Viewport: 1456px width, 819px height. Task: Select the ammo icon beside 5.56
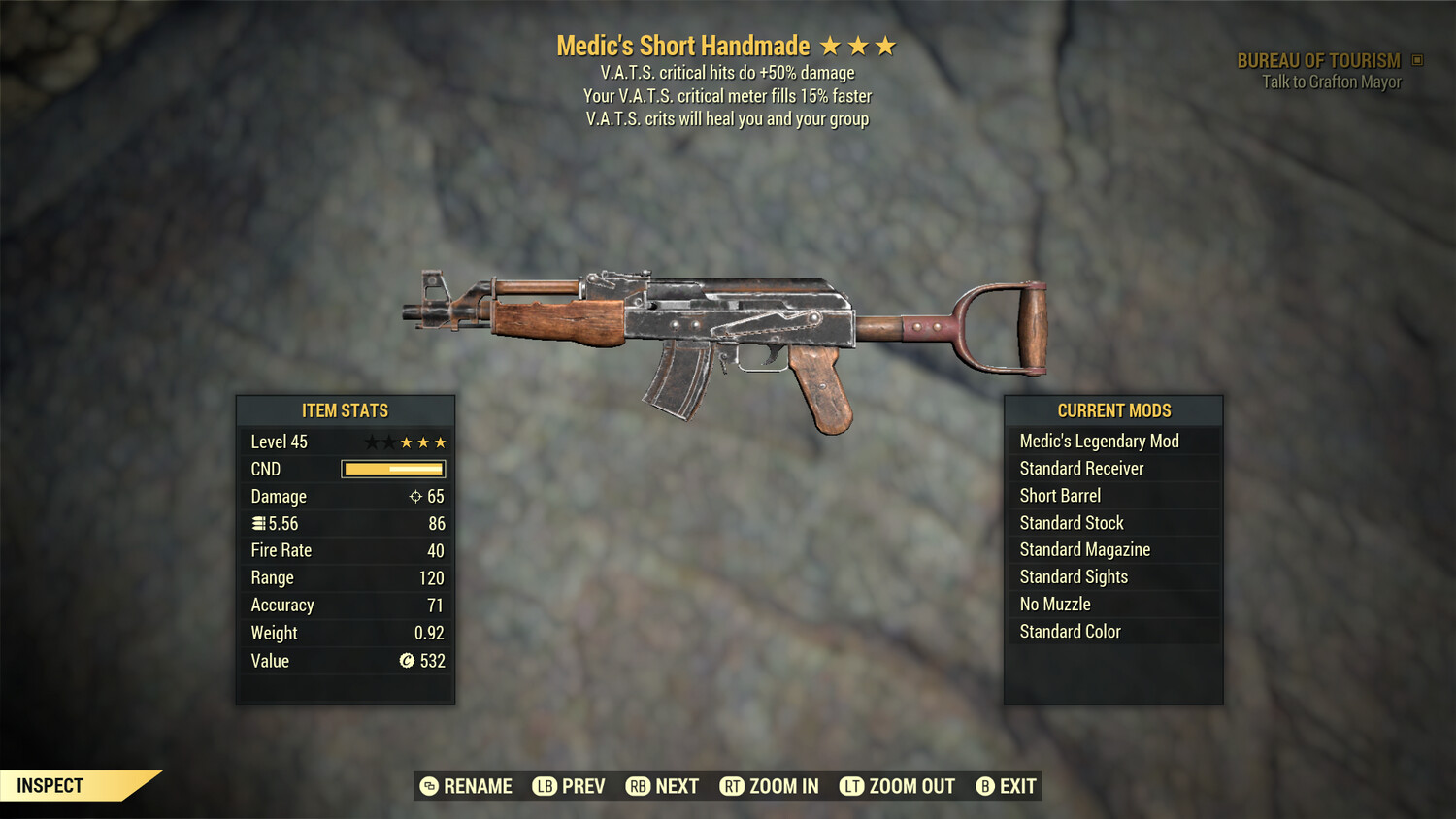pos(258,523)
